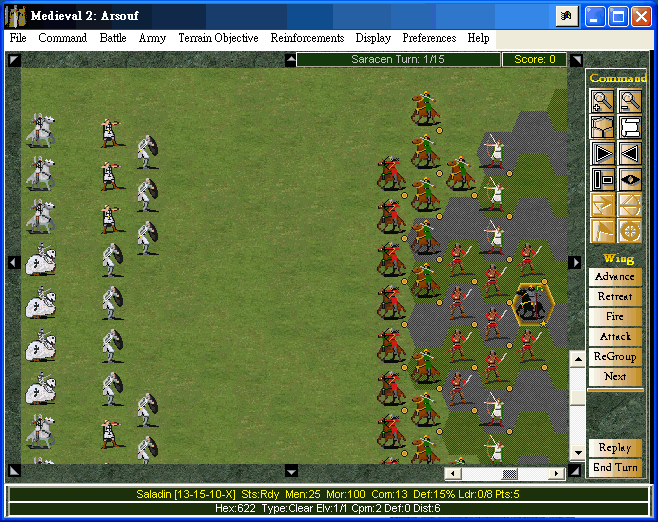This screenshot has width=658, height=522.
Task: Open the Help menu
Action: (x=479, y=38)
